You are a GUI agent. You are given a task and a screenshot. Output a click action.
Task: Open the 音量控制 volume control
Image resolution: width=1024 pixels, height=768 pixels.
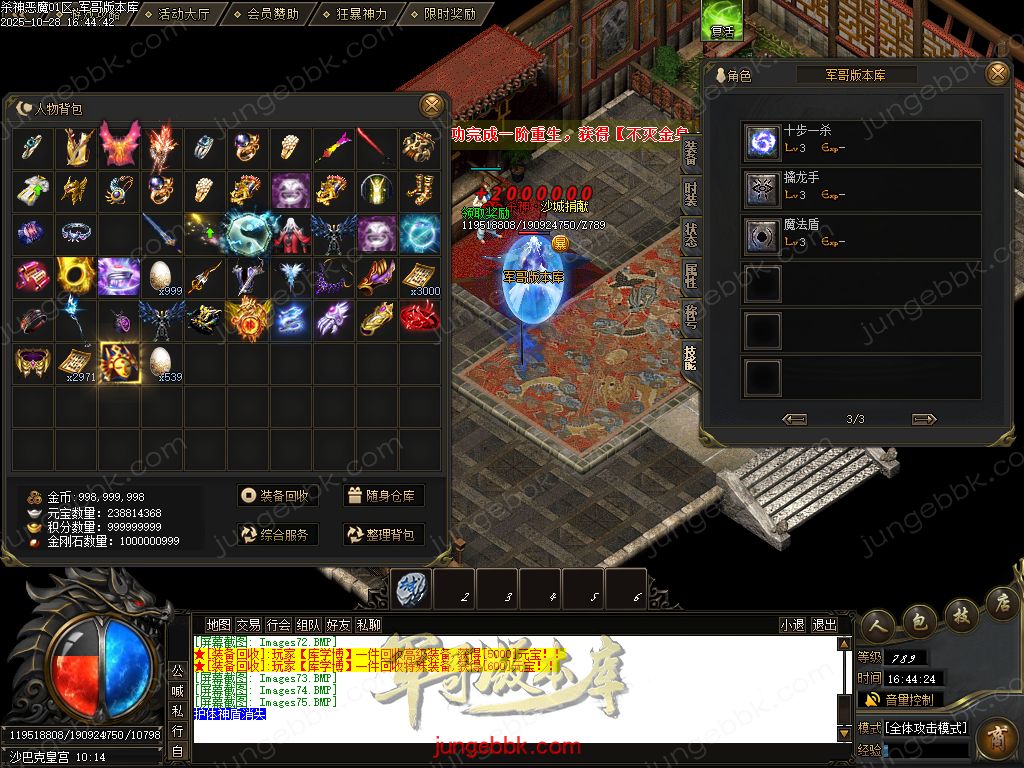[900, 699]
